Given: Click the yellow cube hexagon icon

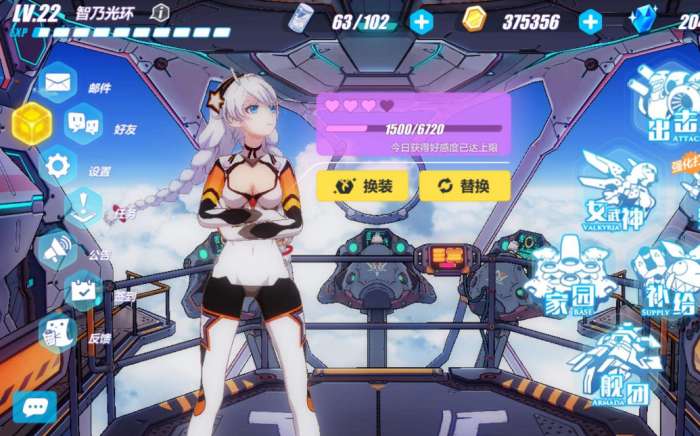Looking at the screenshot, I should [x=32, y=124].
